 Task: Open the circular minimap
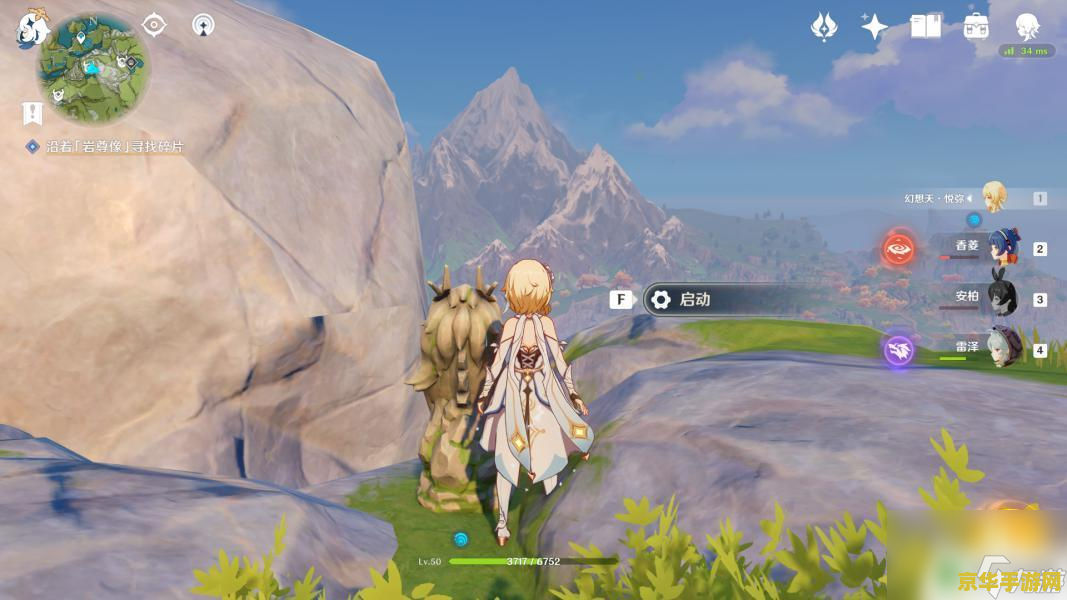tap(93, 67)
